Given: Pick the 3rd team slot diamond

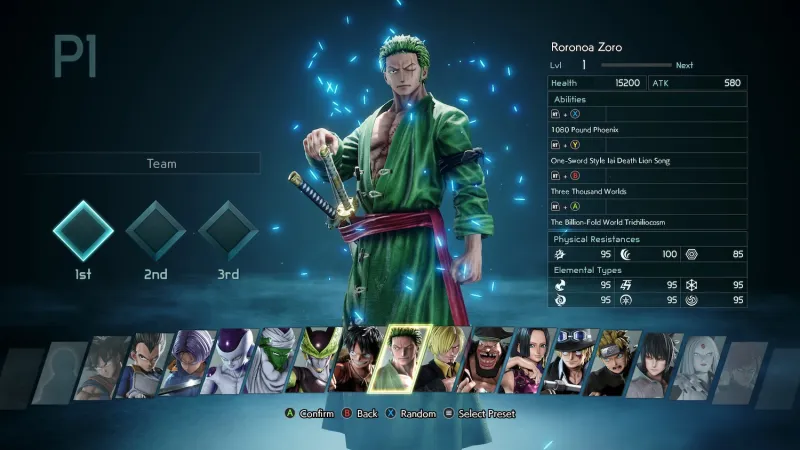Looking at the screenshot, I should tap(227, 231).
